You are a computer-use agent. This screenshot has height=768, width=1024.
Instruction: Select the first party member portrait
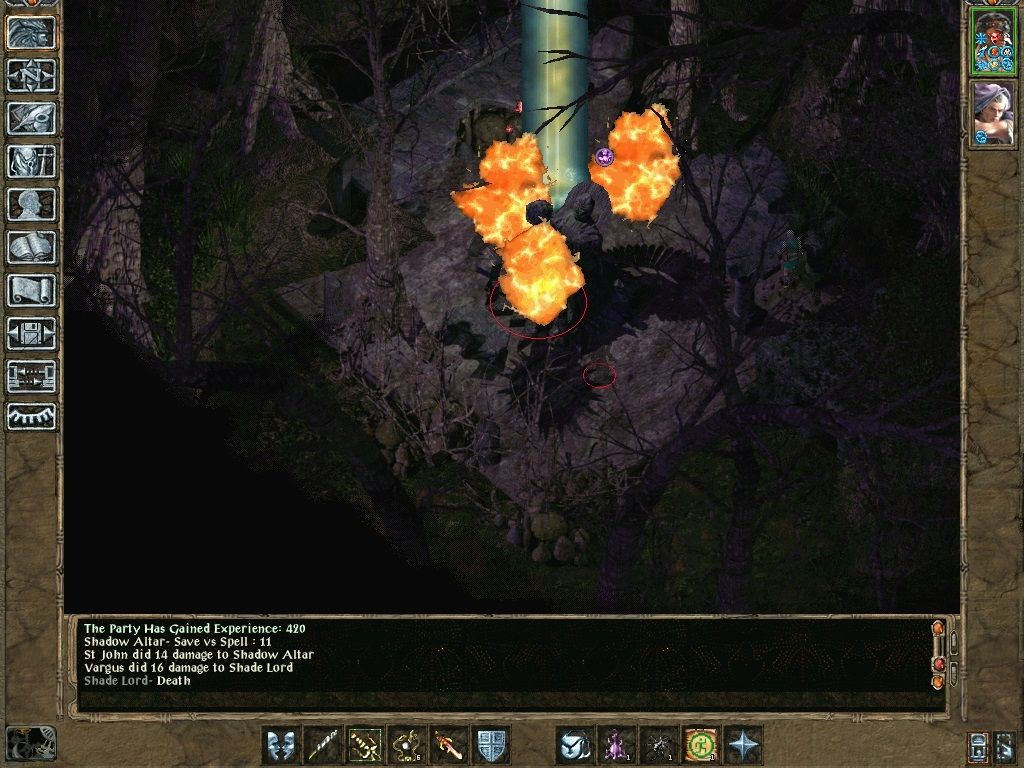coord(993,43)
